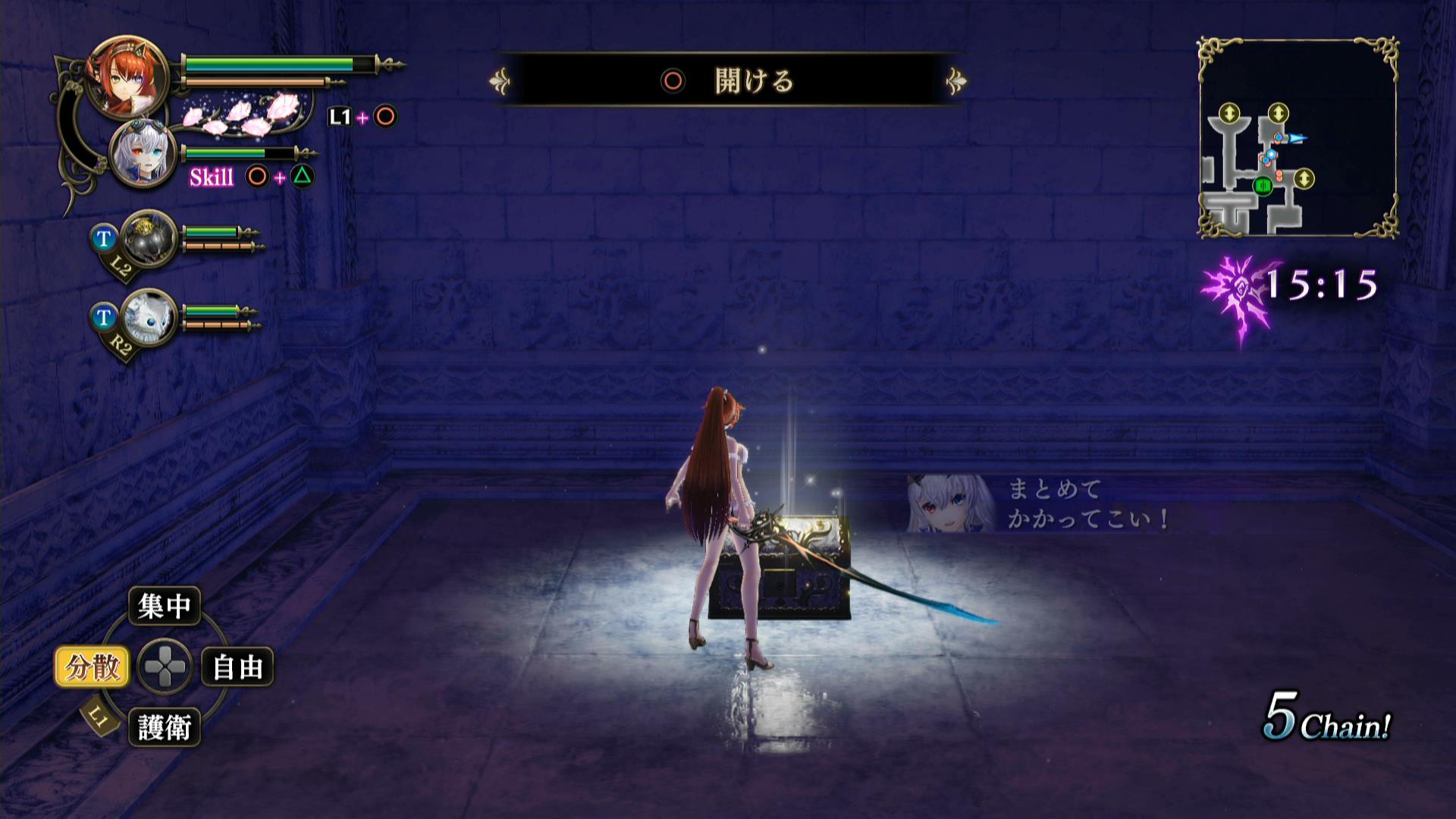This screenshot has width=1456, height=819.
Task: Select the dark armored servan portrait
Action: tap(149, 238)
